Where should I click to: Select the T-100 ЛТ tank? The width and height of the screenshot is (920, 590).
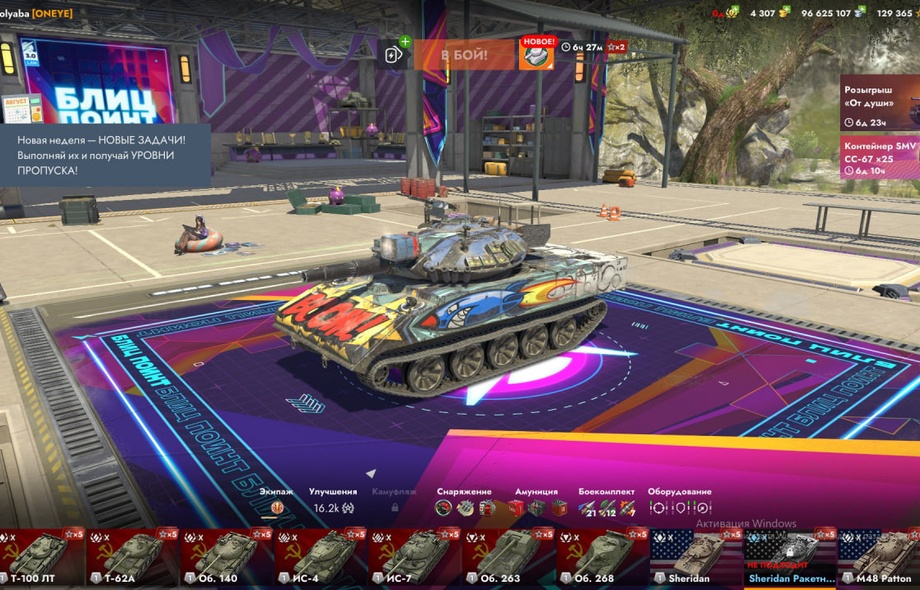41,557
